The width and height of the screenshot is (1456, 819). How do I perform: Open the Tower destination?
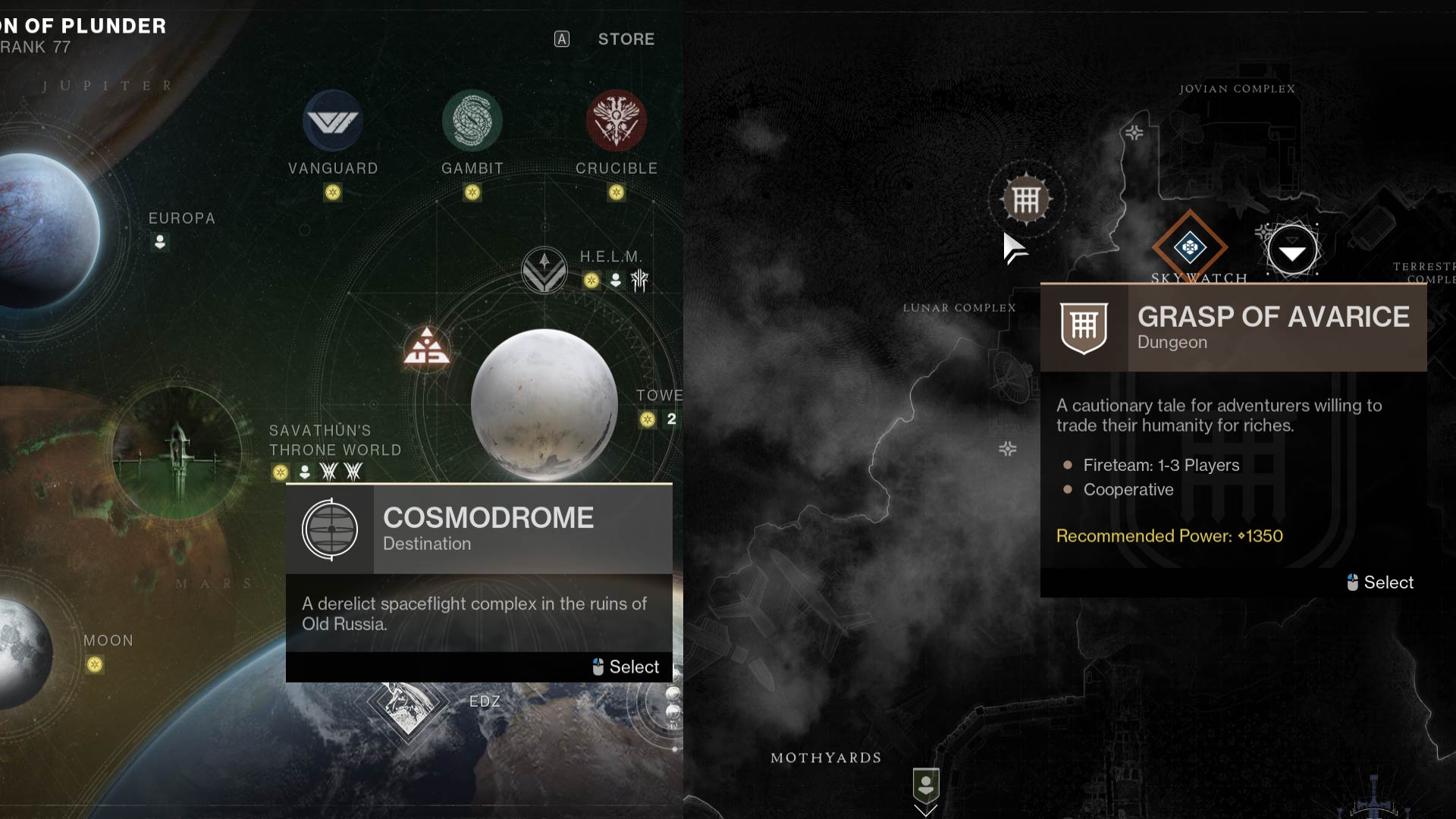coord(659,396)
